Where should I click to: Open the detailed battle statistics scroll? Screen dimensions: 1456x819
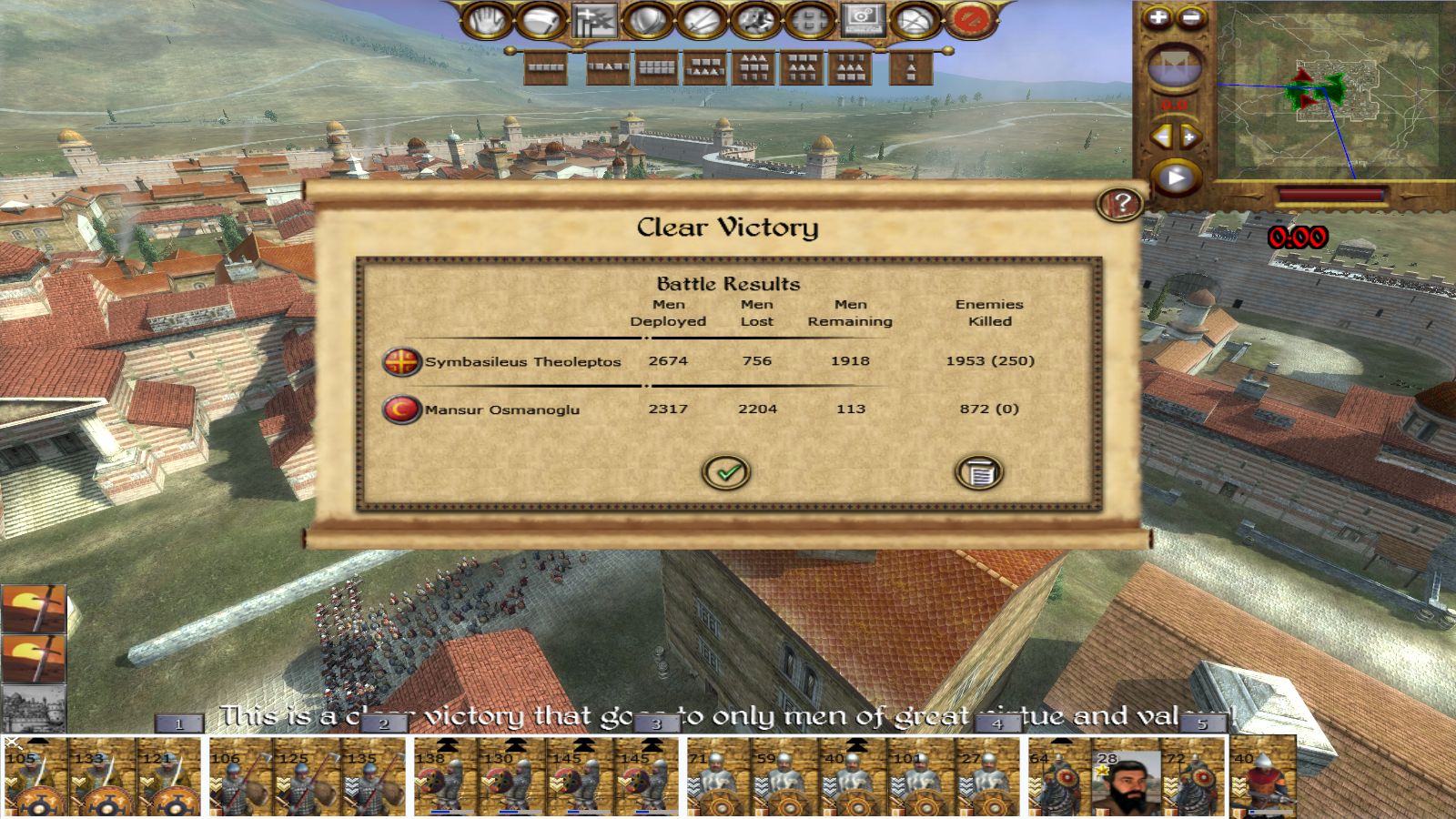(x=978, y=472)
